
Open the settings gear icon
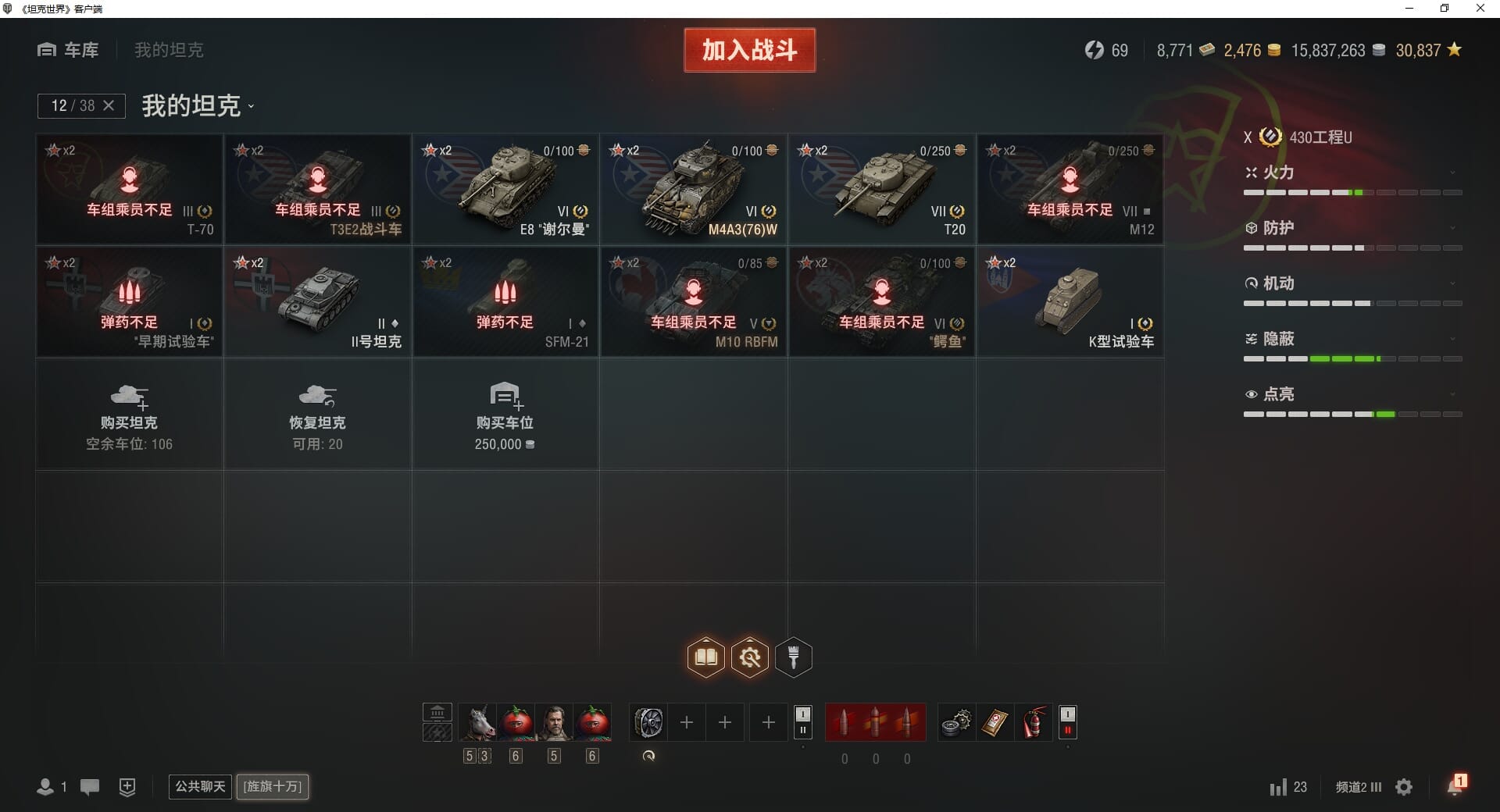(x=1404, y=787)
